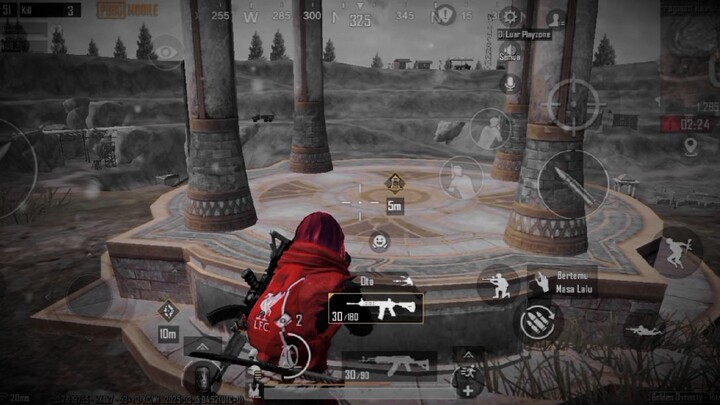Tap the map location marker pin

(x=690, y=147)
